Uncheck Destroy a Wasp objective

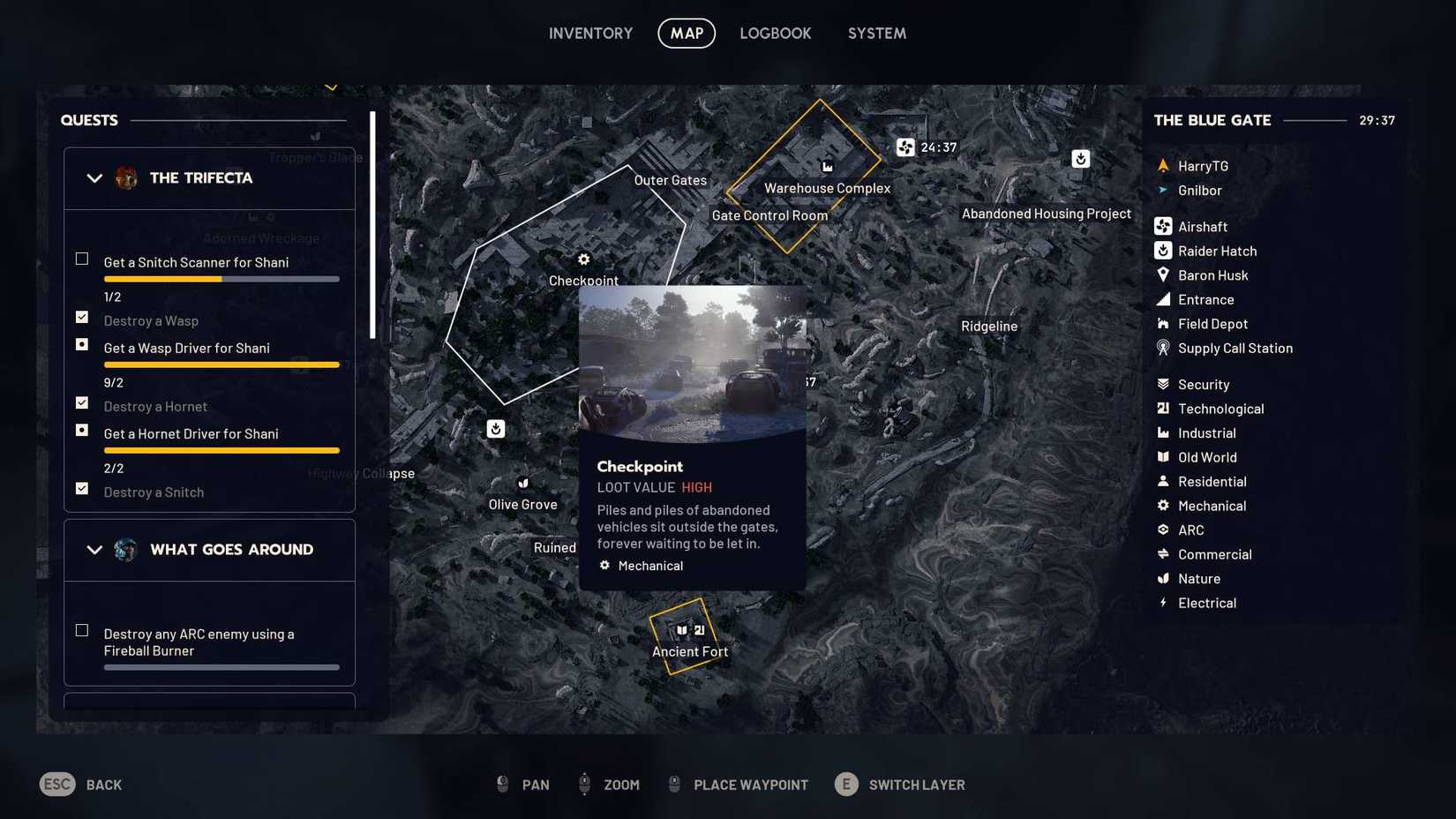point(81,317)
